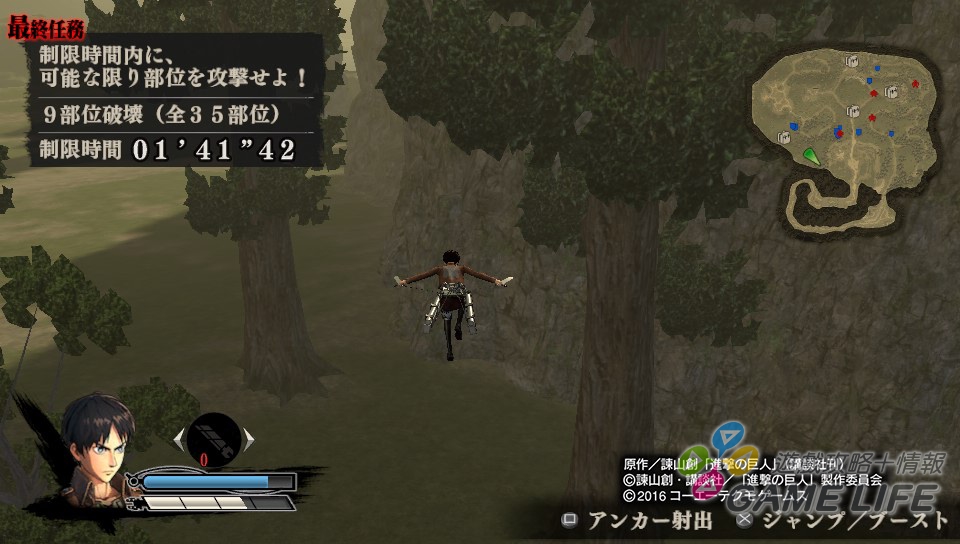Select the blade item icon
The image size is (960, 544).
coord(213,437)
